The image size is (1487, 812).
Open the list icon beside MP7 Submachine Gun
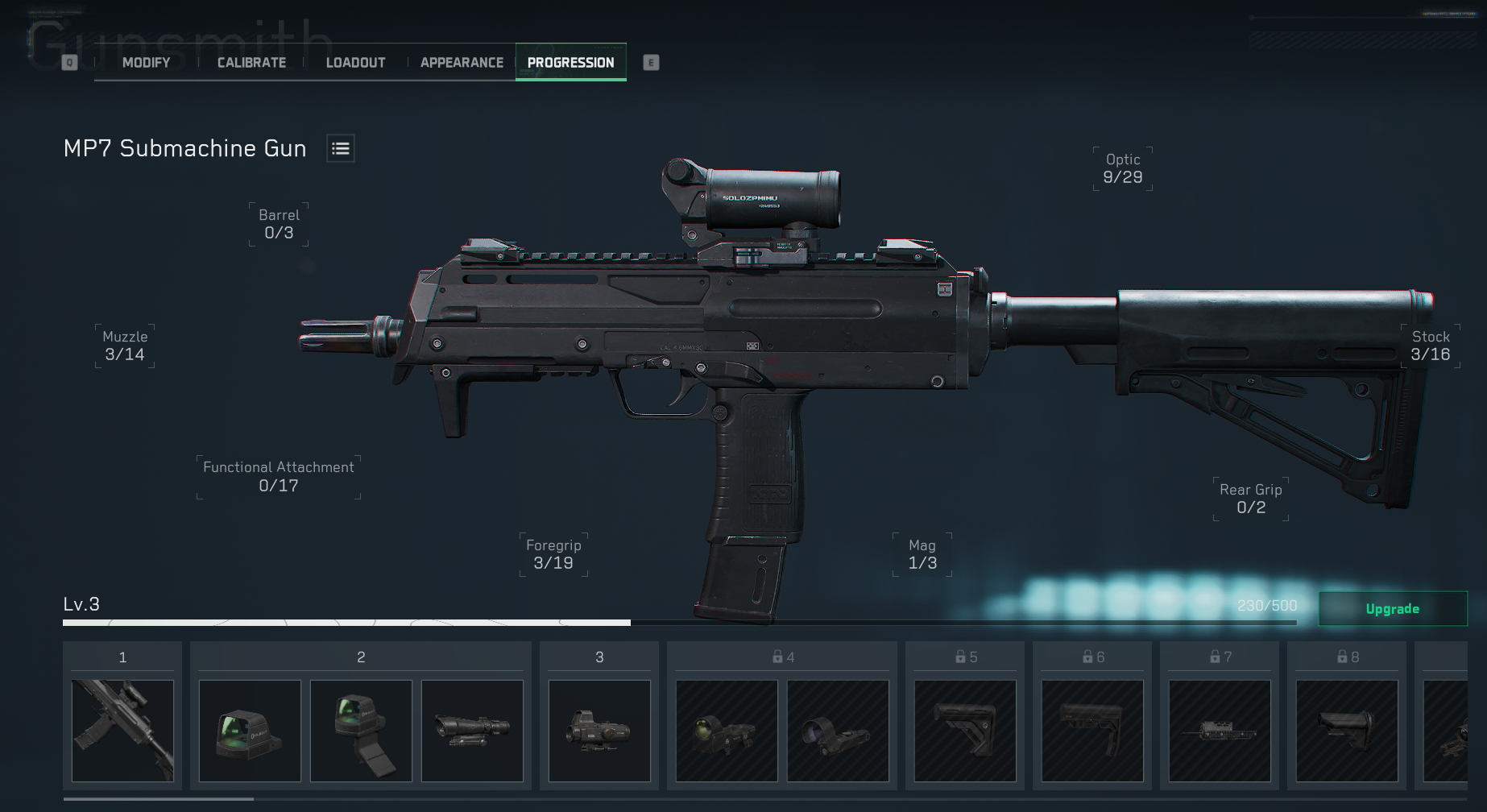[341, 148]
